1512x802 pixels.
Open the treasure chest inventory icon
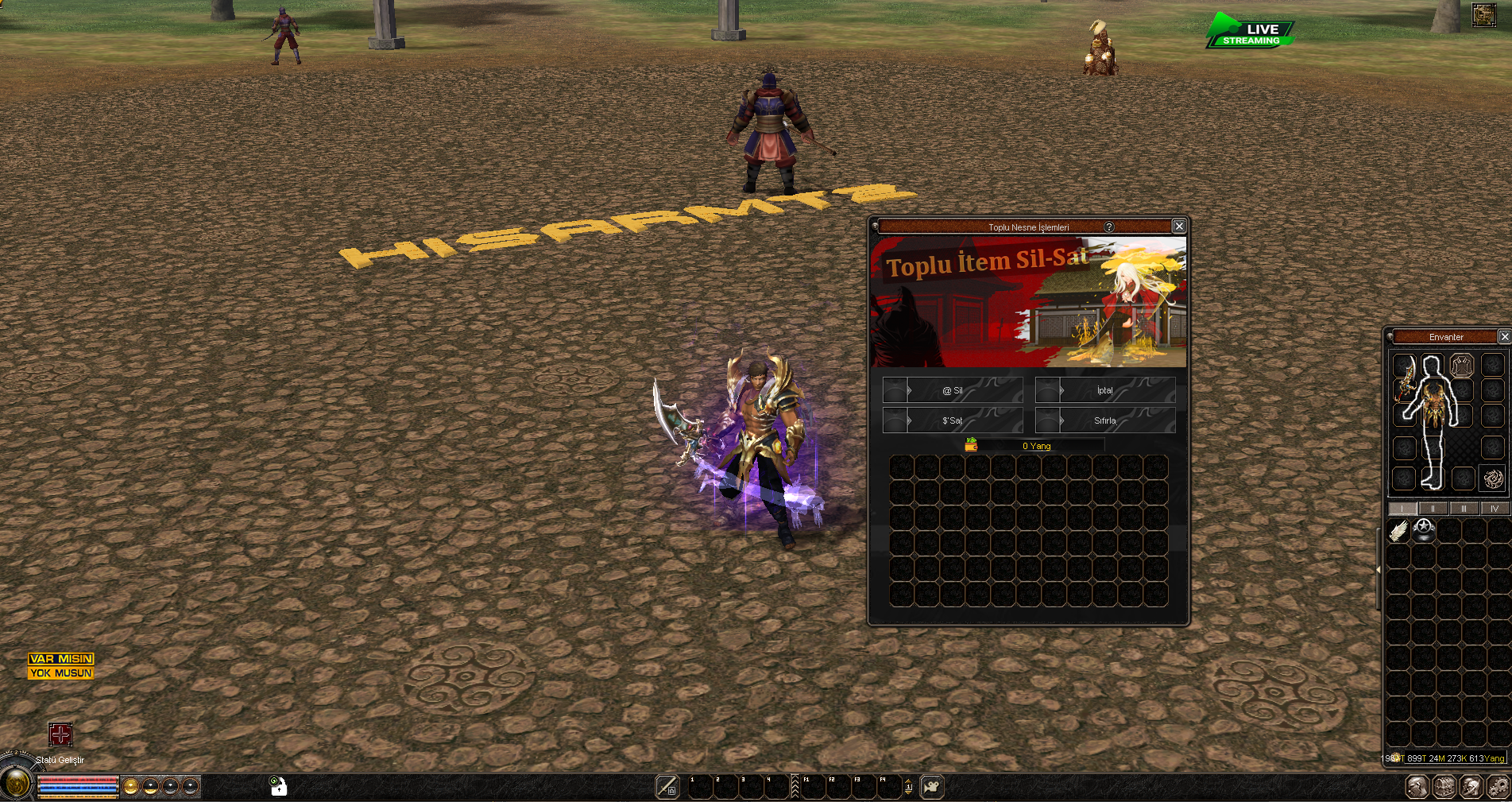pos(1444,787)
